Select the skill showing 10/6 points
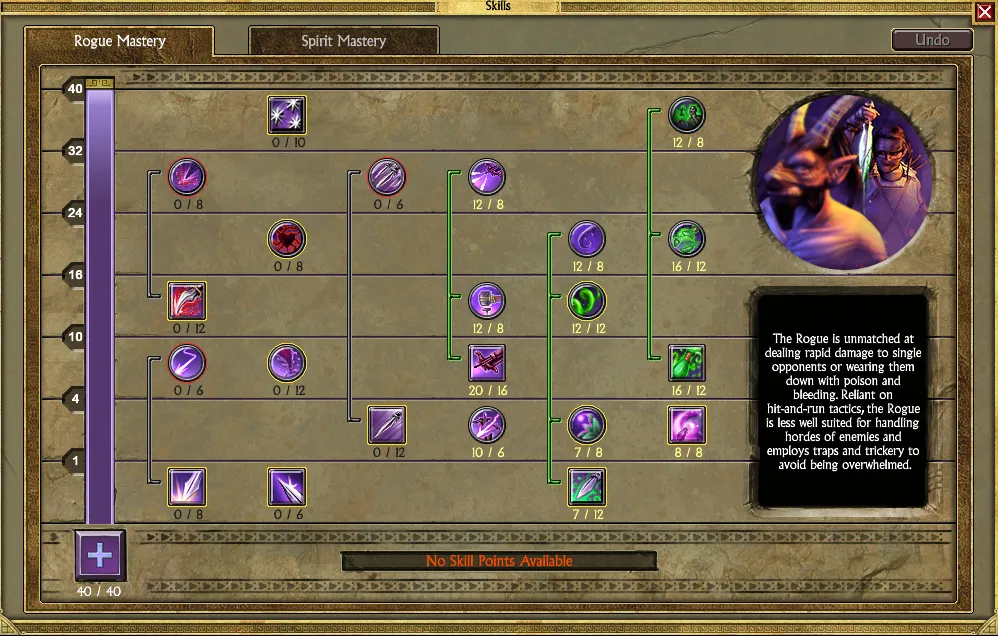 click(487, 425)
